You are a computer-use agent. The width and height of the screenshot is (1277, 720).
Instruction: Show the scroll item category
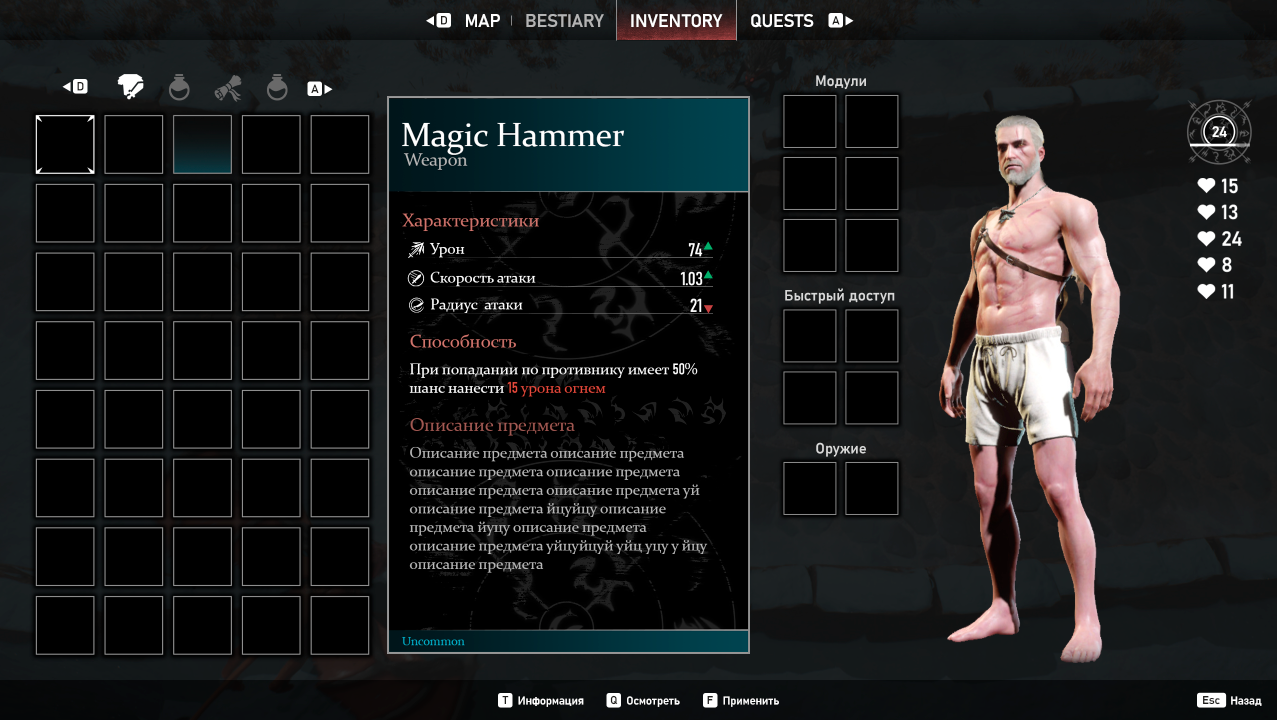(228, 88)
